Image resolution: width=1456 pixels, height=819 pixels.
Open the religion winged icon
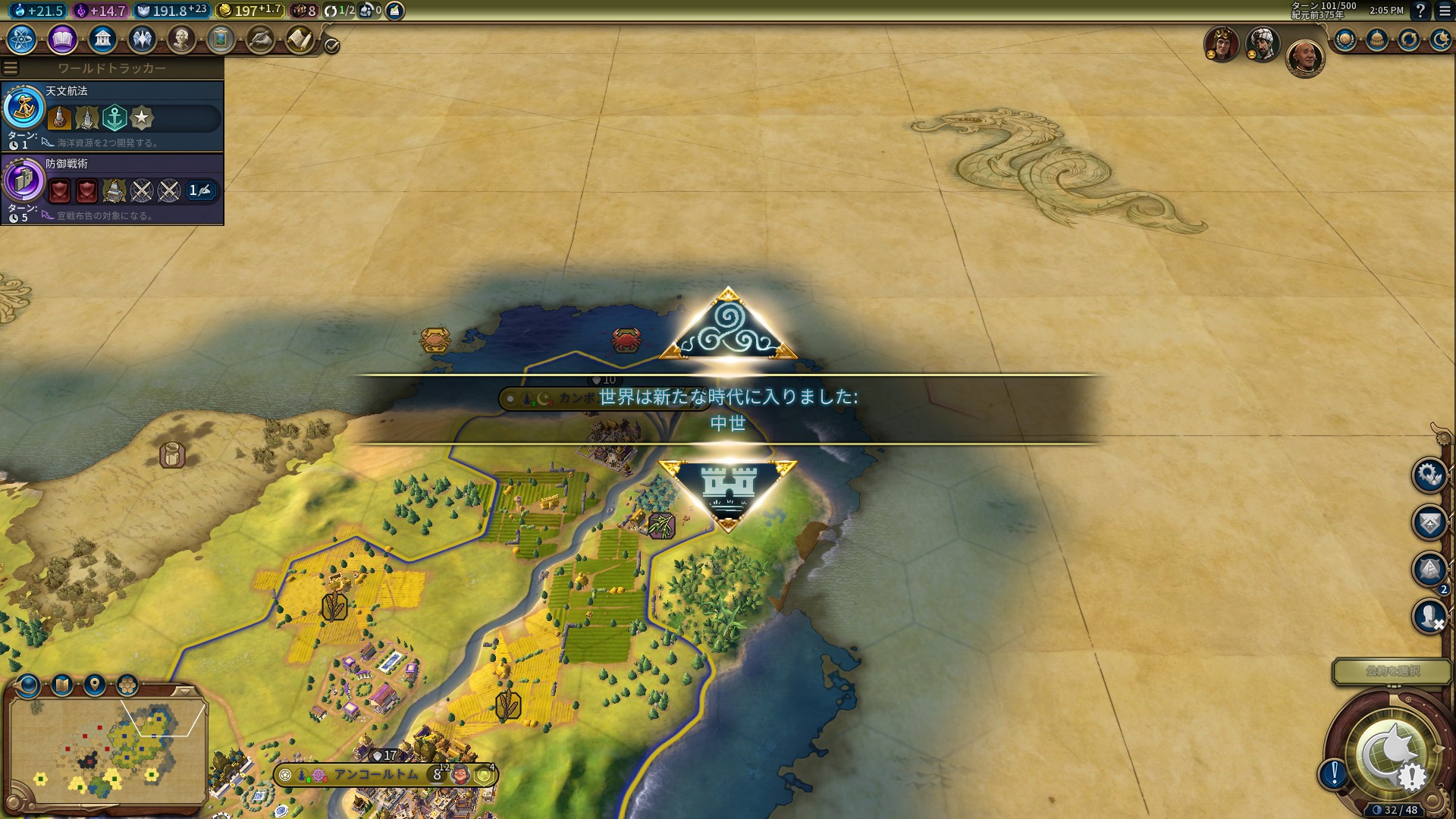[142, 39]
